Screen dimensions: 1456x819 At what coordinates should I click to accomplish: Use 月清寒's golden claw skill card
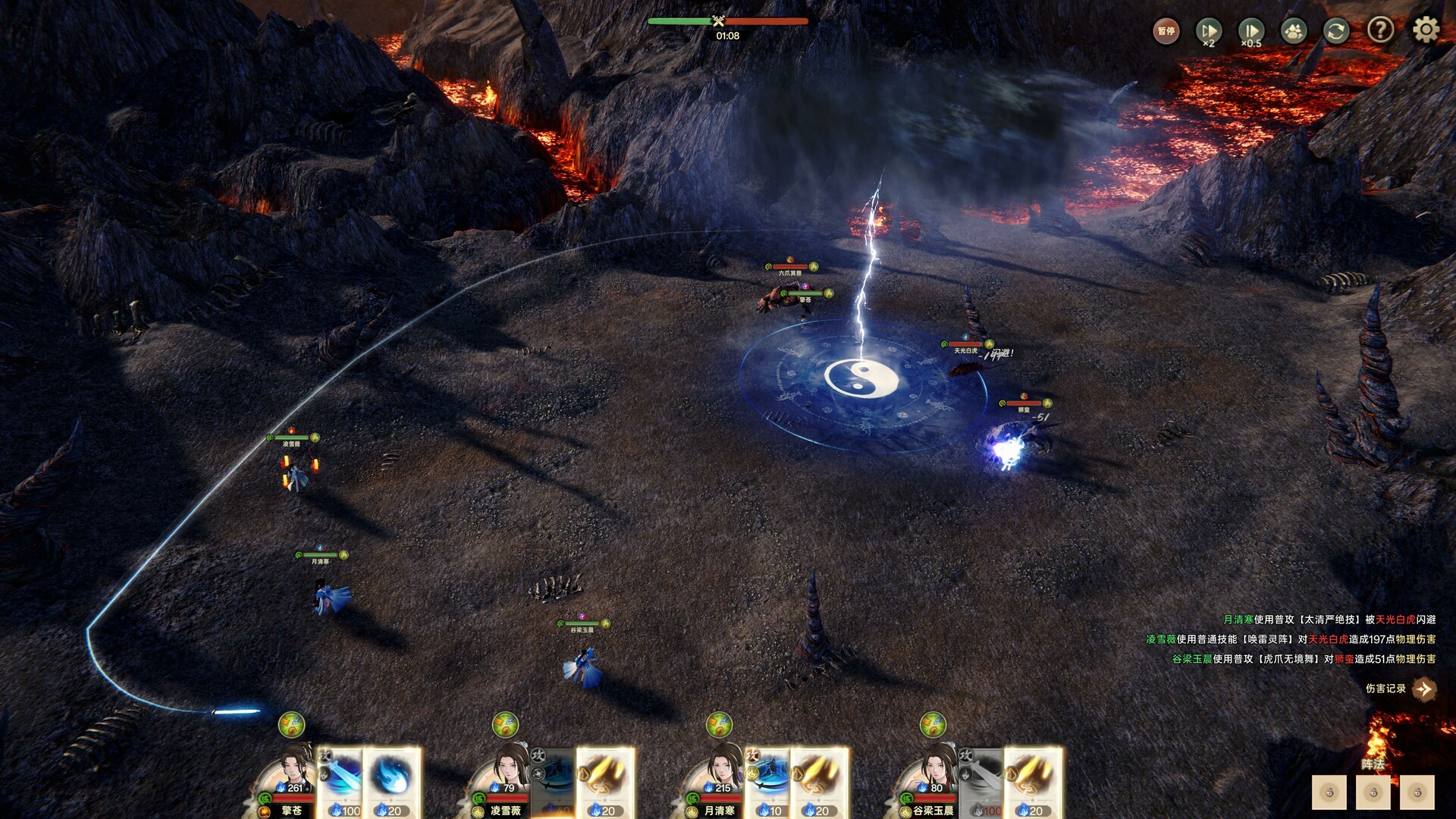tap(819, 781)
